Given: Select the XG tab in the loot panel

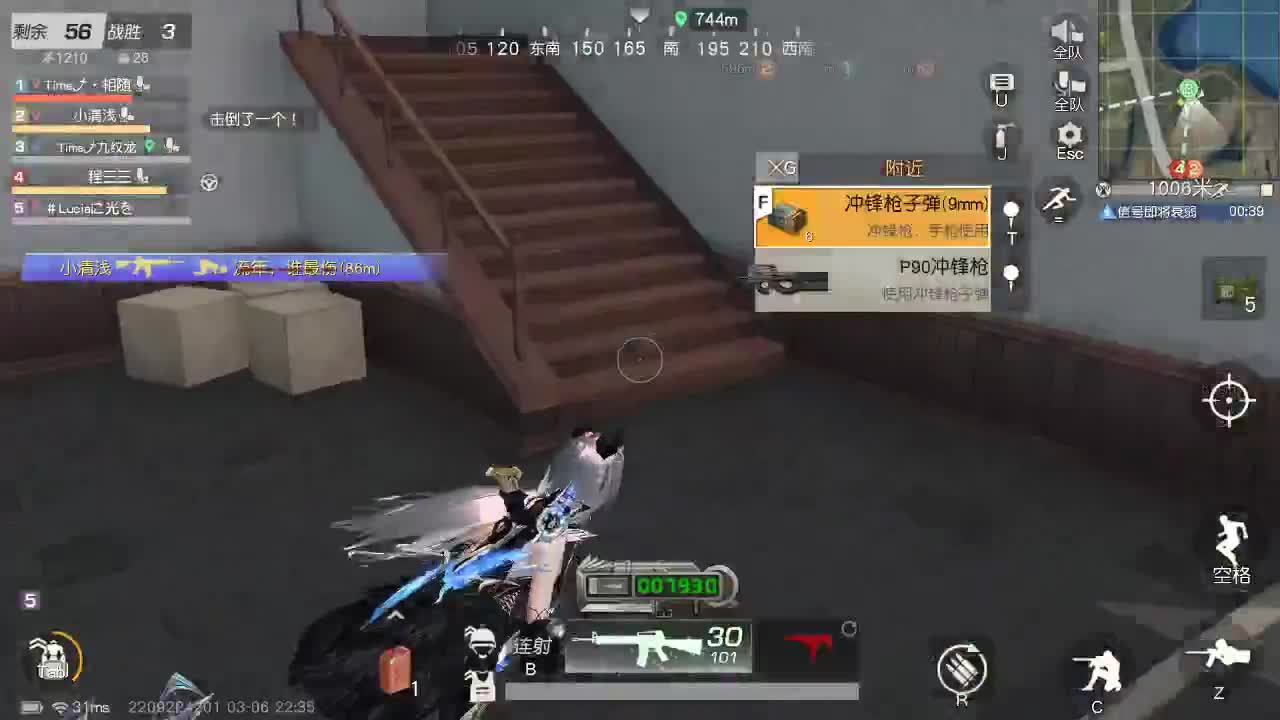Looking at the screenshot, I should 780,167.
